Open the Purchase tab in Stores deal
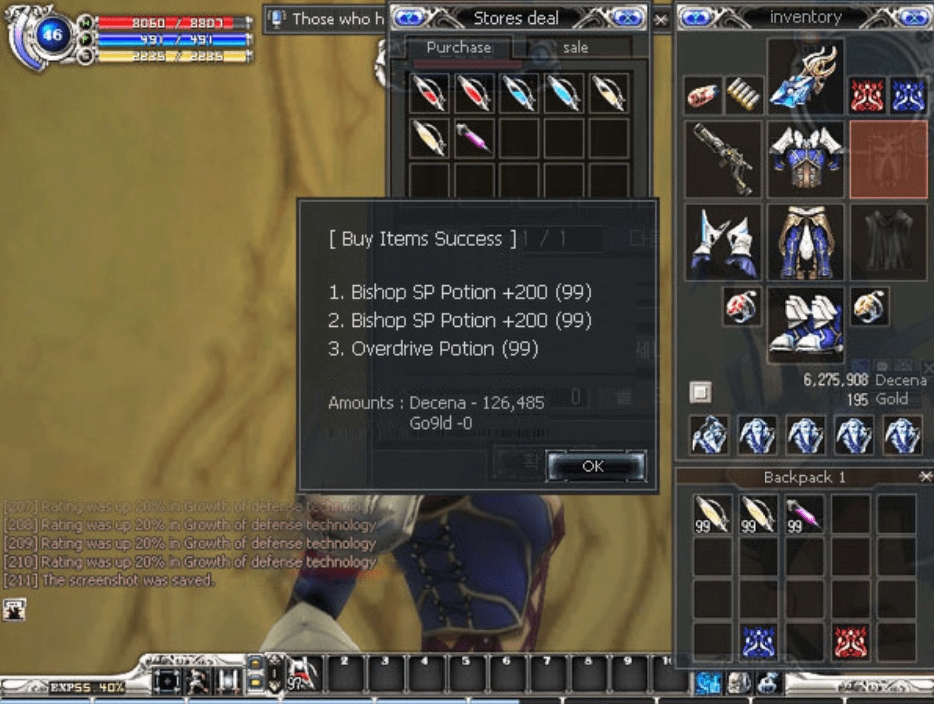Image resolution: width=934 pixels, height=704 pixels. point(458,47)
